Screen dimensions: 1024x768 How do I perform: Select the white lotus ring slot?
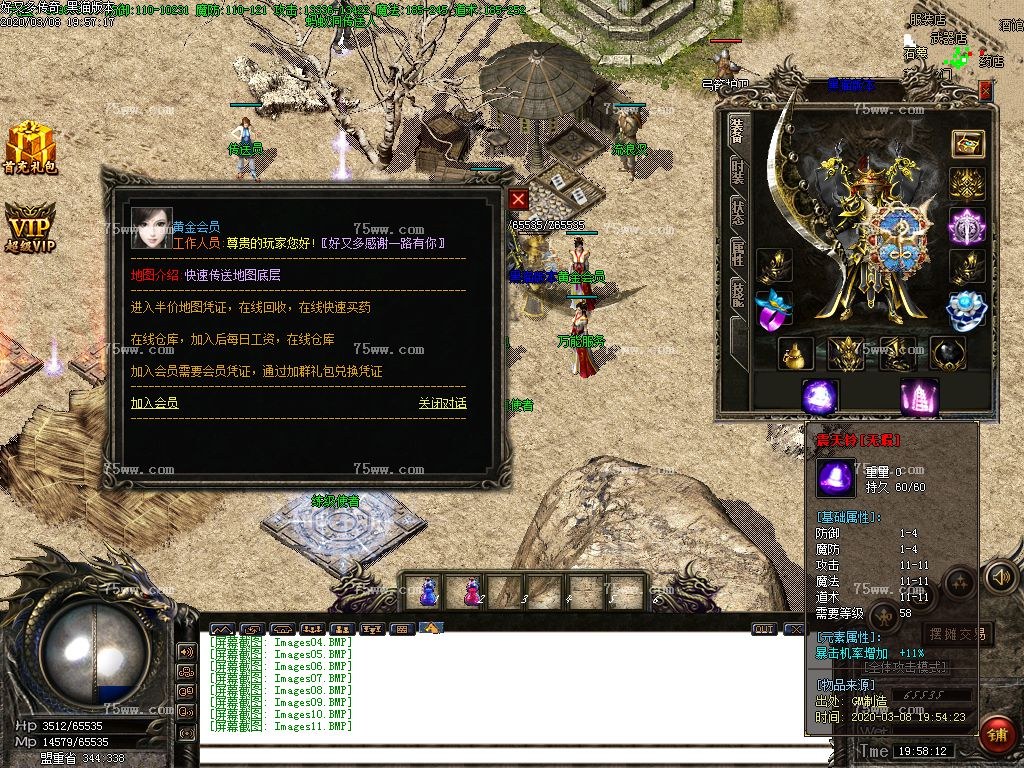tap(966, 309)
